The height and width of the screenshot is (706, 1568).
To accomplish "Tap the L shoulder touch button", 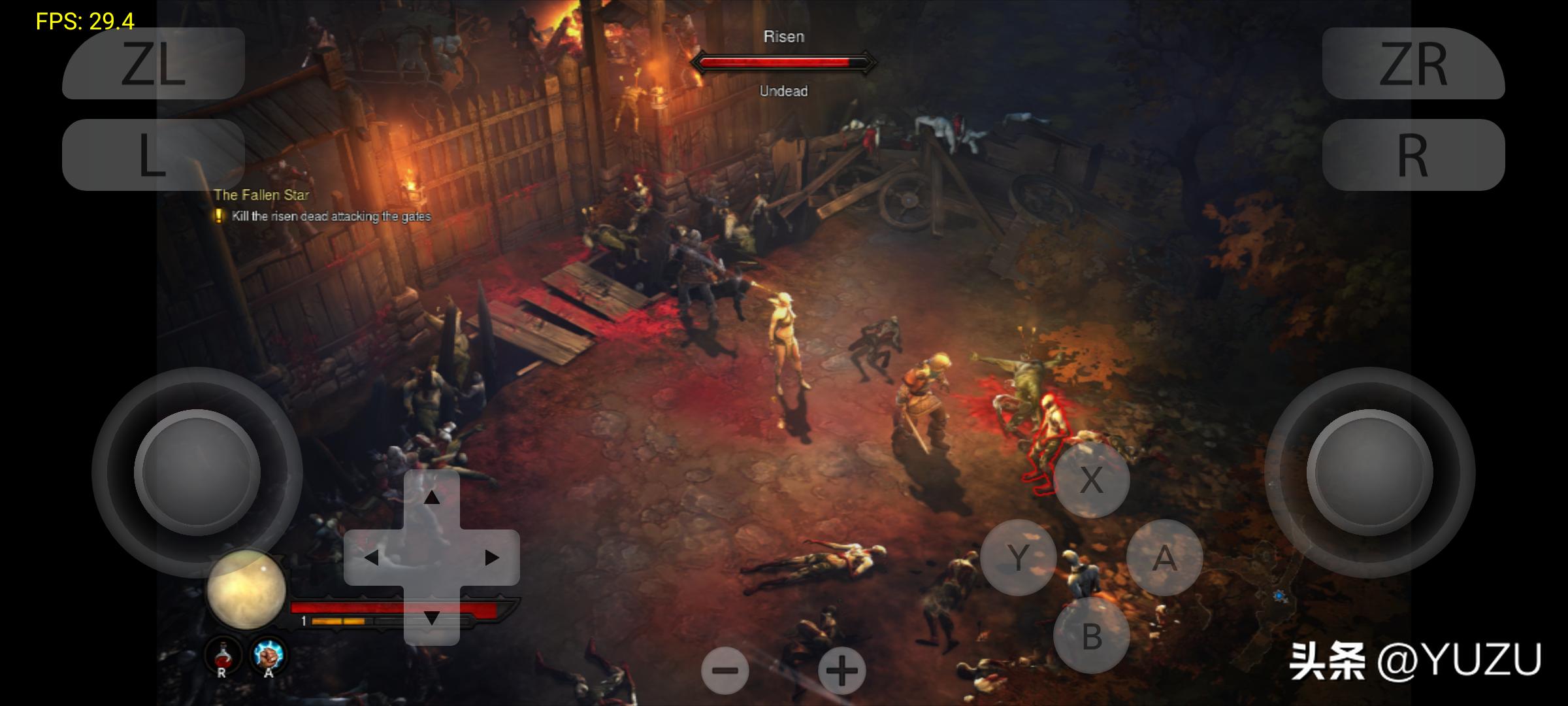I will (154, 155).
